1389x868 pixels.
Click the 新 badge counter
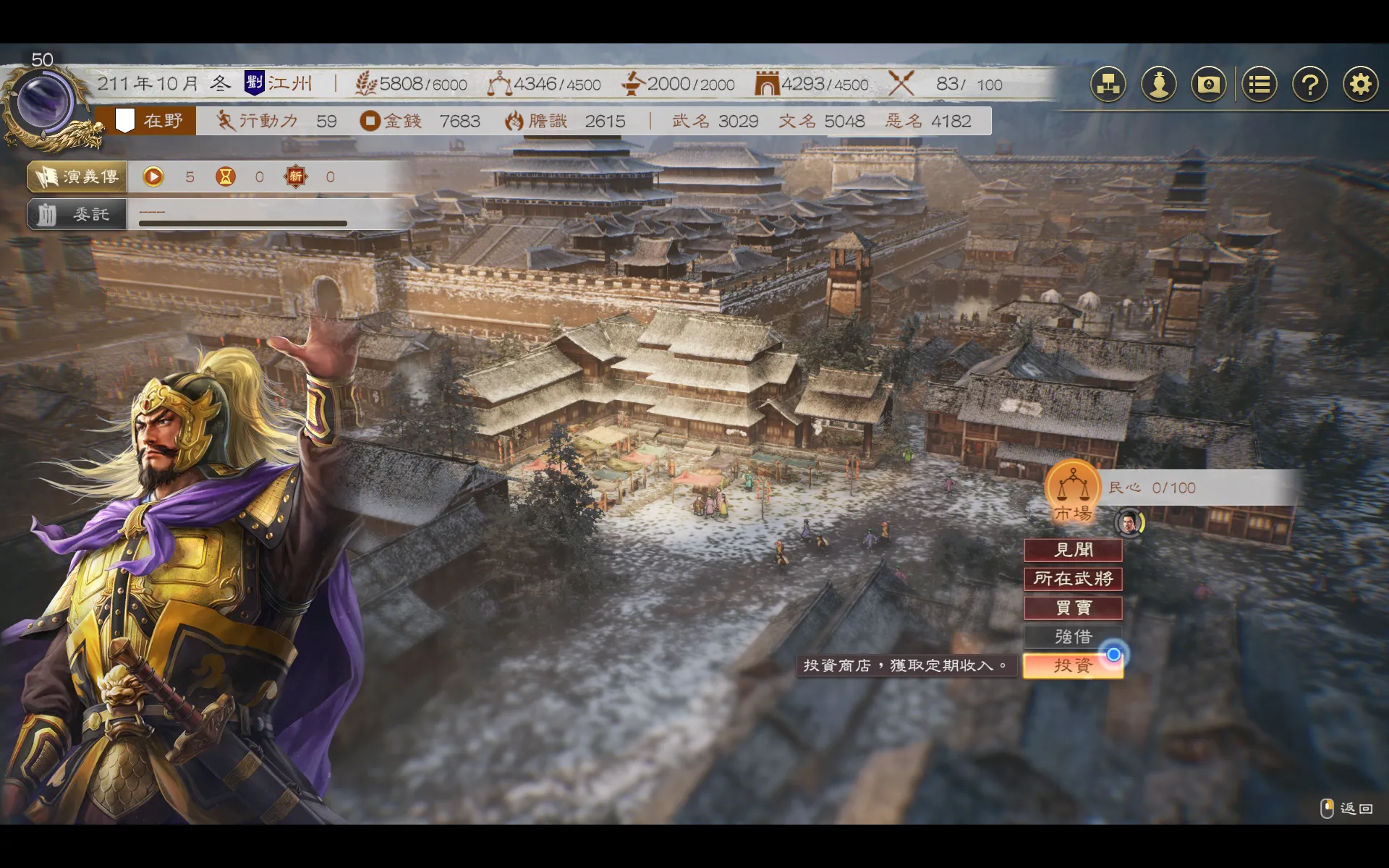tap(297, 176)
